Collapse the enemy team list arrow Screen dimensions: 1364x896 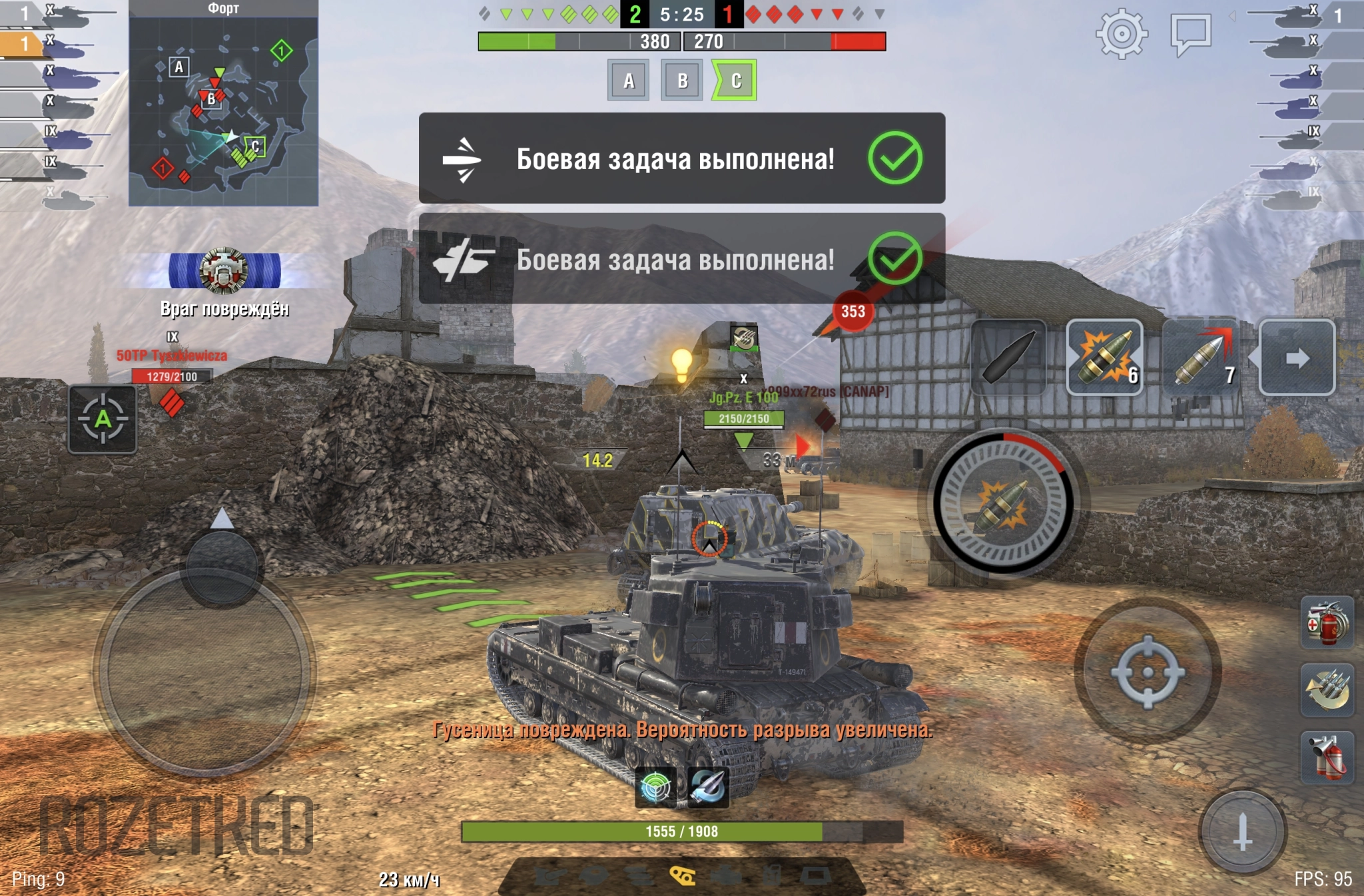(1232, 15)
